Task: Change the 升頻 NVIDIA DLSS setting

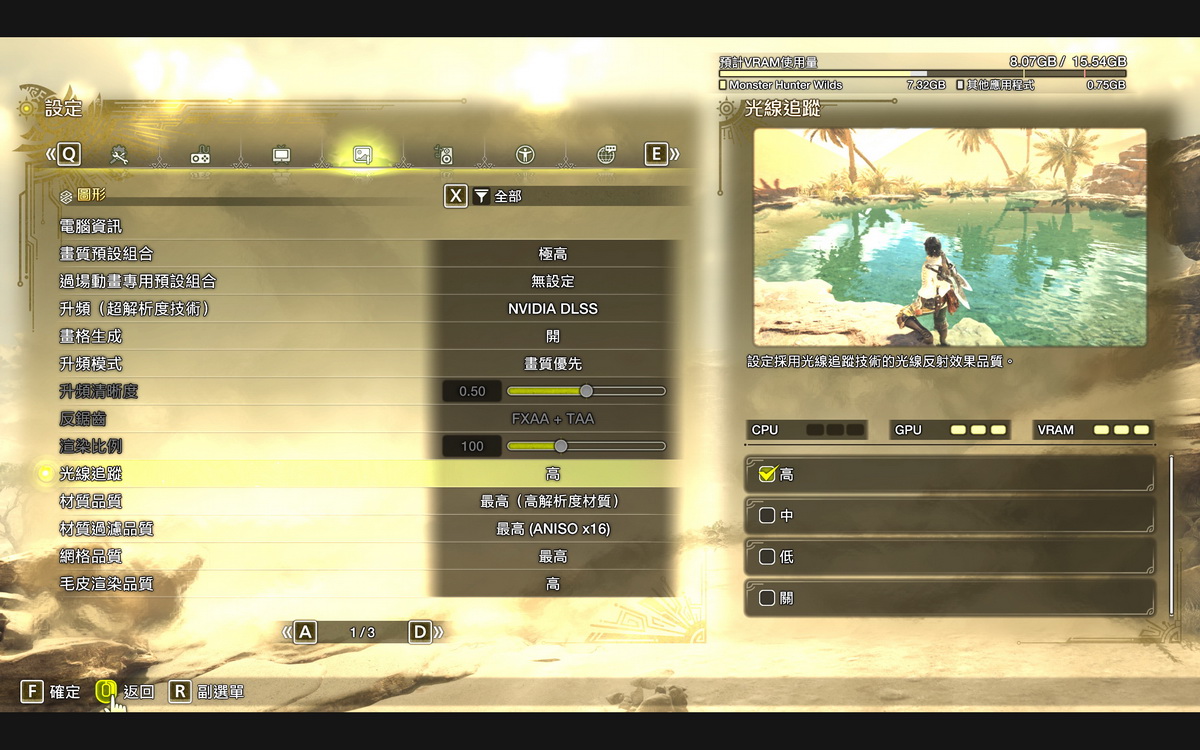Action: [552, 309]
